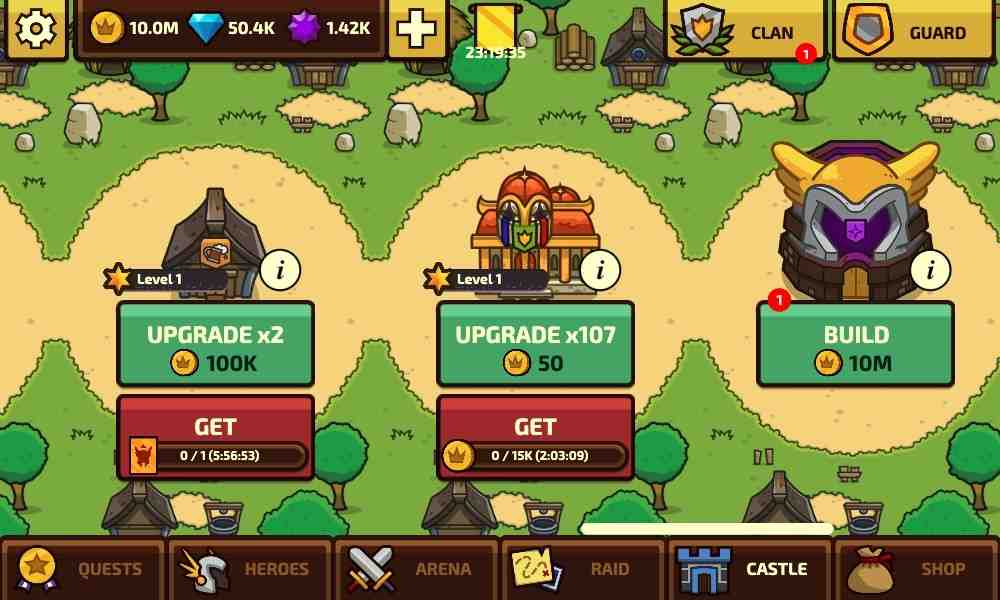
Task: Upgrade x107 for 50 gold
Action: pos(535,344)
